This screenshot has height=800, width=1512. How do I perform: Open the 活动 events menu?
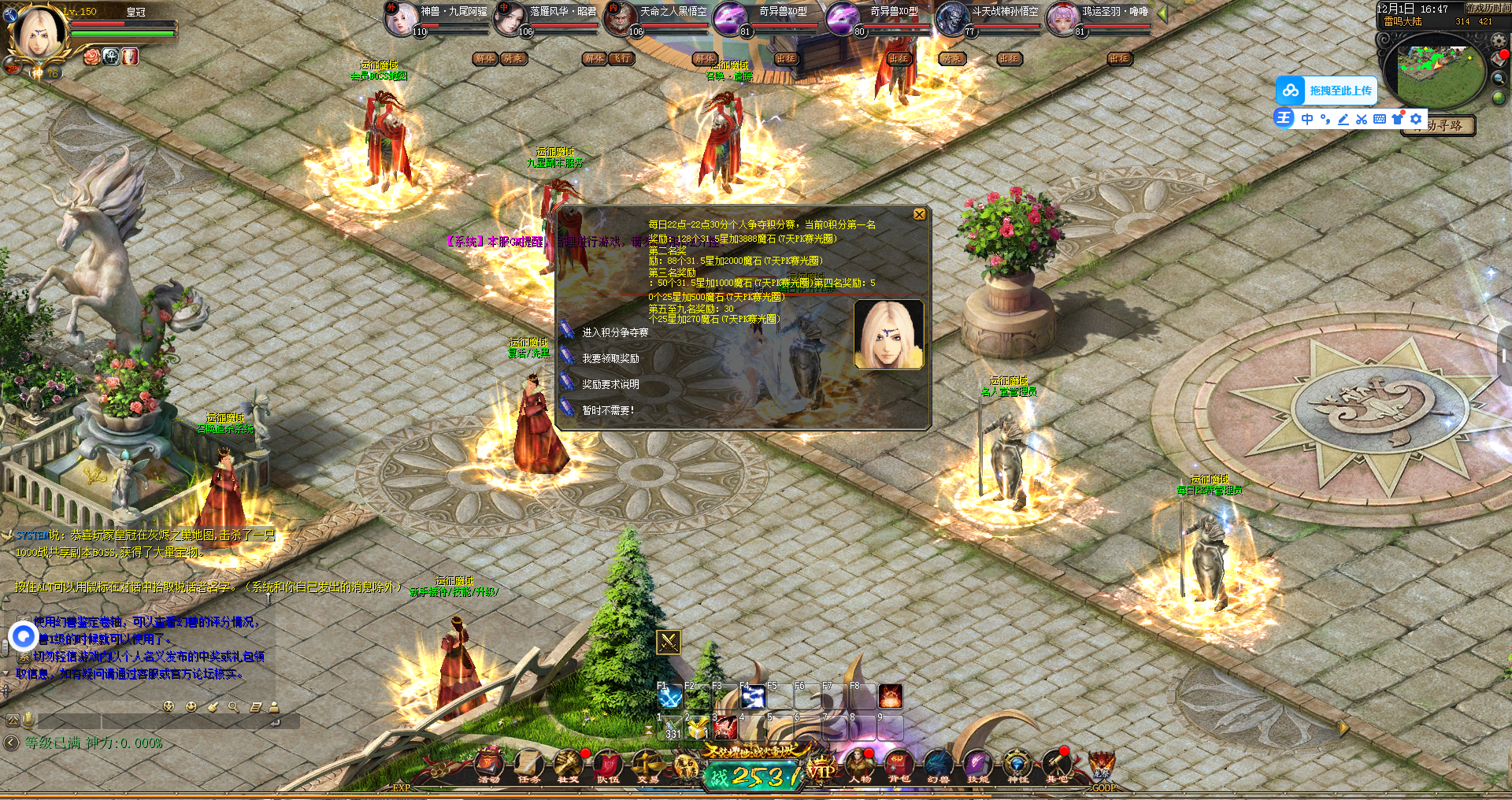point(489,765)
